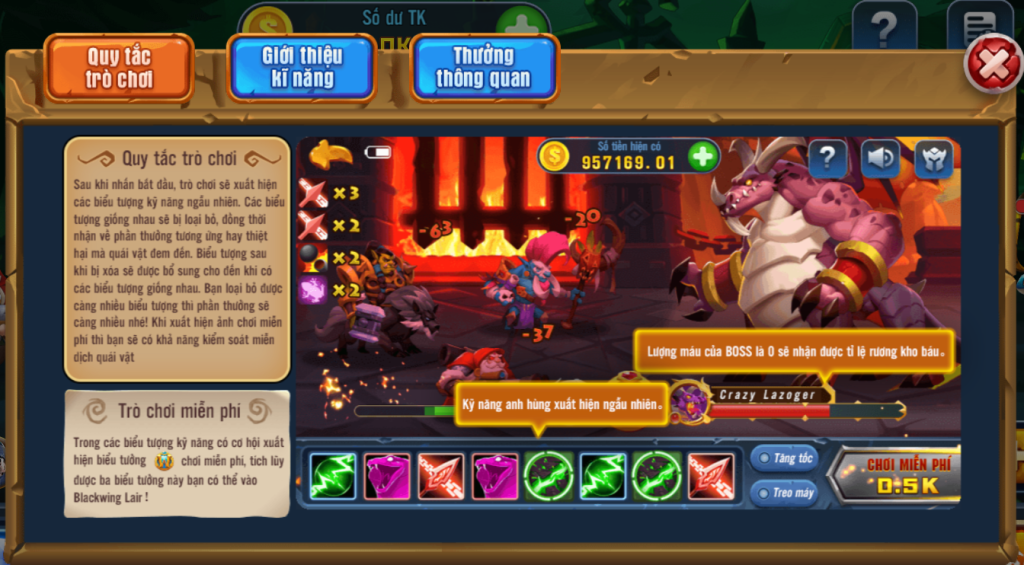
Task: Close the game rules popup
Action: 991,65
